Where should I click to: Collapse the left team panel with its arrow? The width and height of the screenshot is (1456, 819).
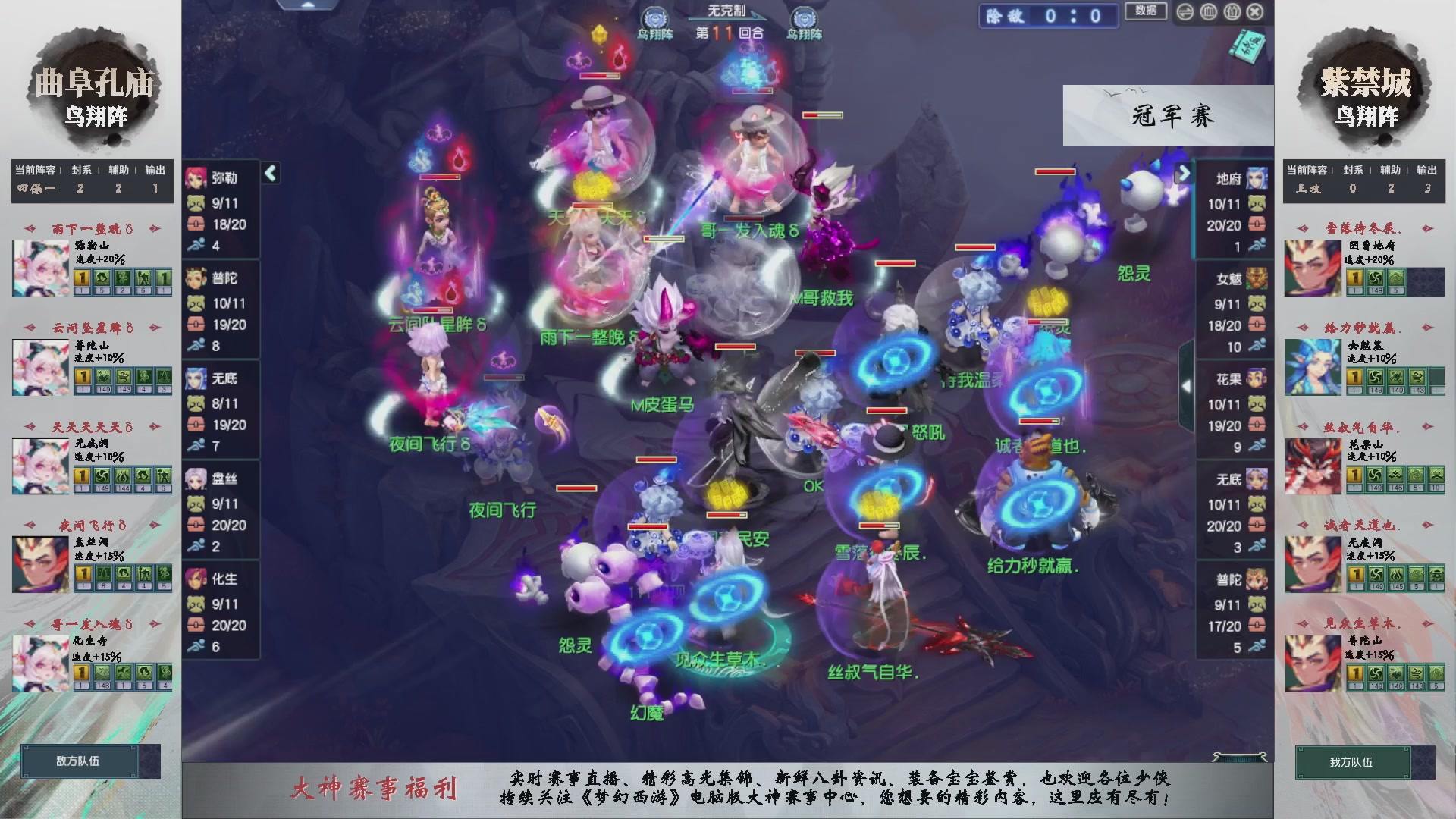269,173
